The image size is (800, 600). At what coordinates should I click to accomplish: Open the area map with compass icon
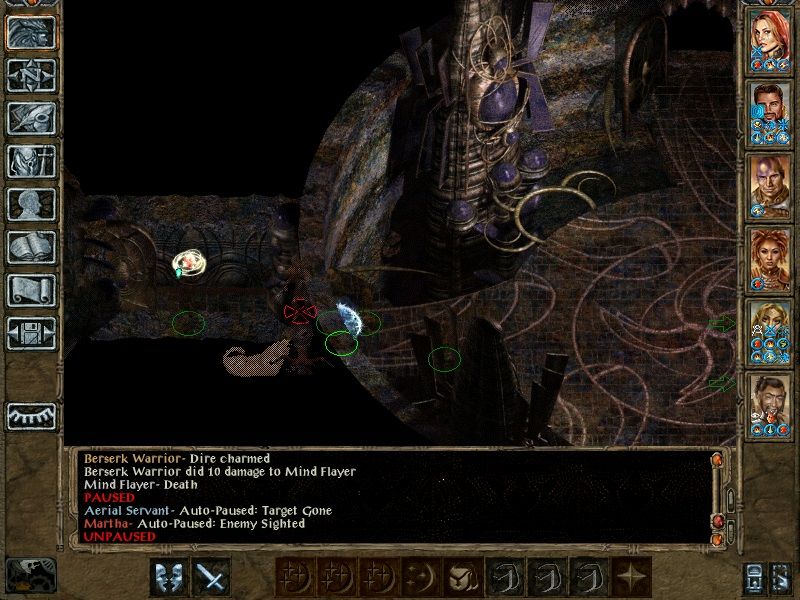[x=31, y=75]
